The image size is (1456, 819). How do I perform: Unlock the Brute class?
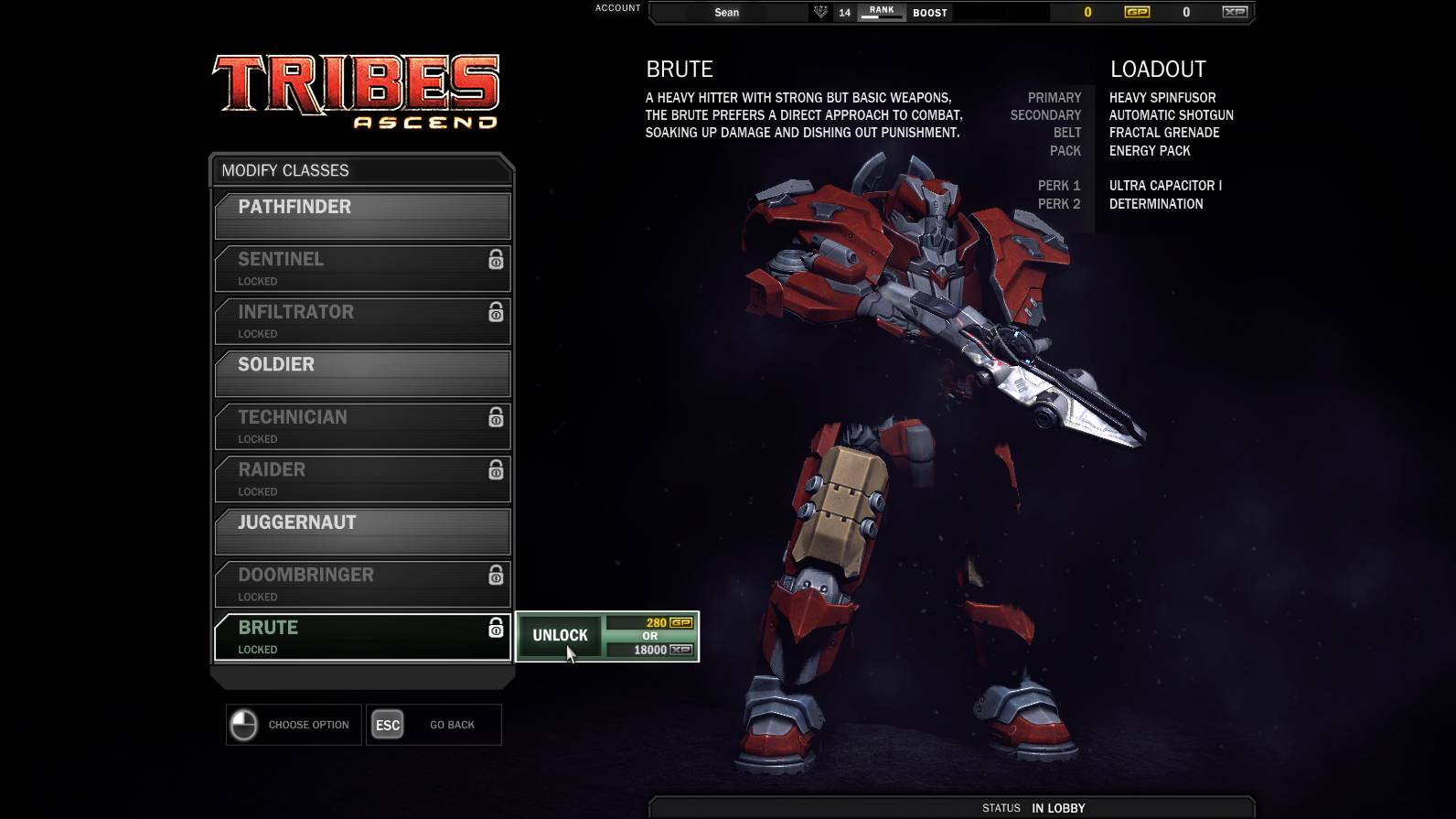tap(560, 636)
